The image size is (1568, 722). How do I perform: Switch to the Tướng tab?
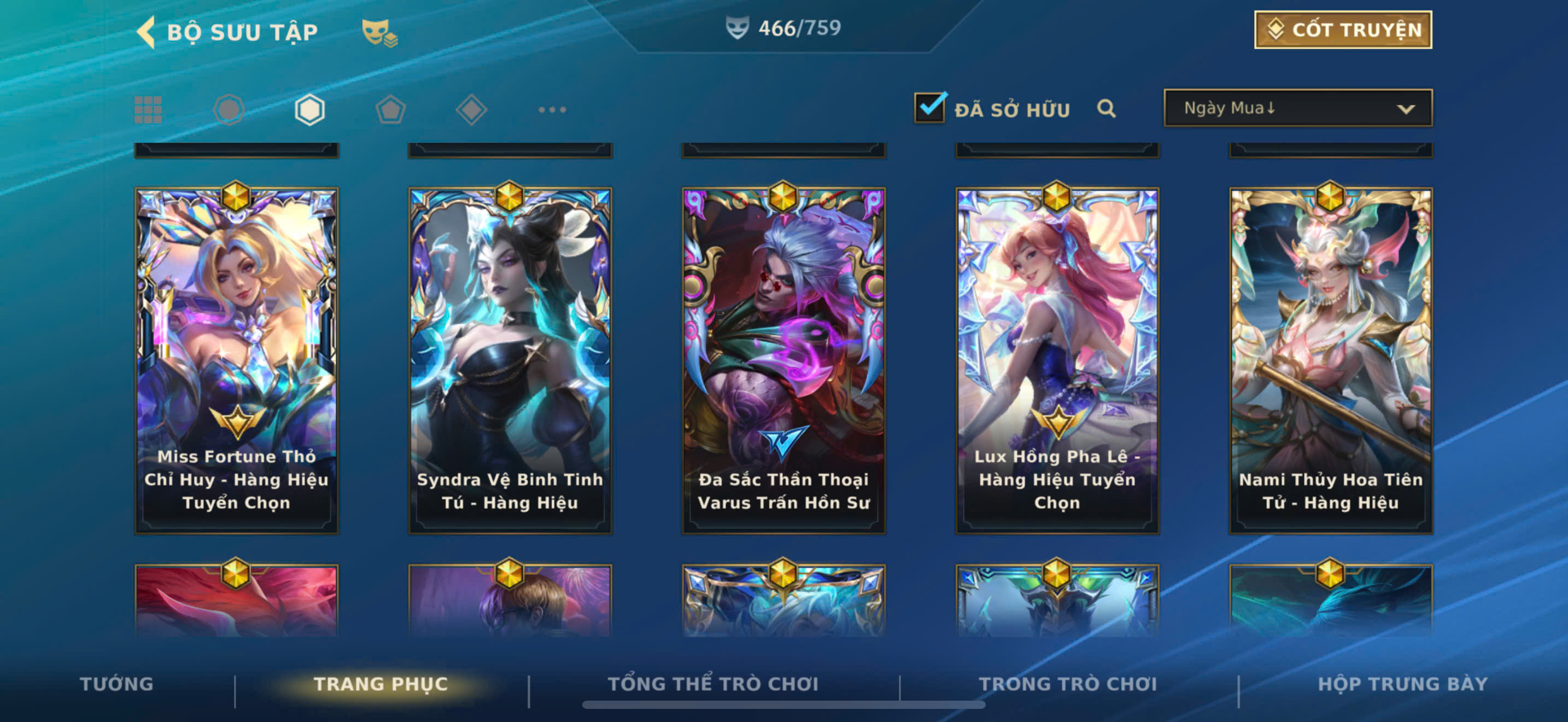[116, 684]
